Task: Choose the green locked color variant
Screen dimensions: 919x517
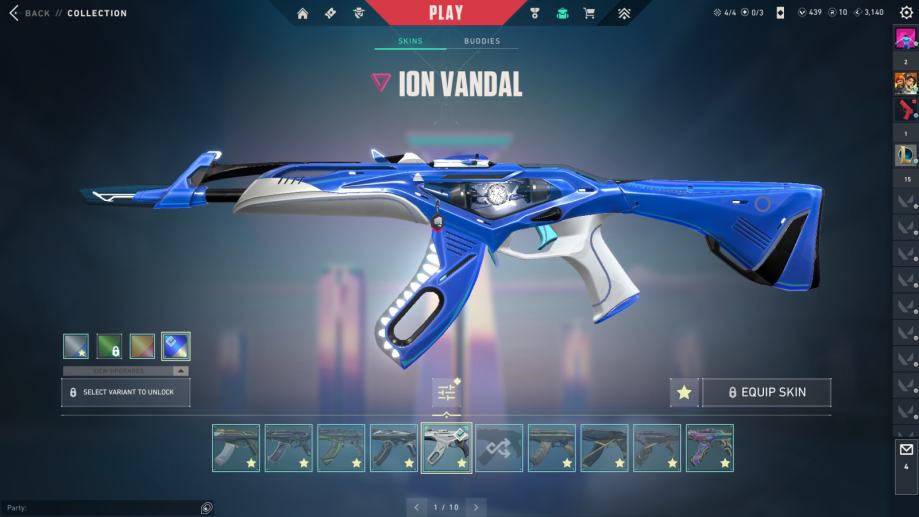Action: tap(109, 346)
